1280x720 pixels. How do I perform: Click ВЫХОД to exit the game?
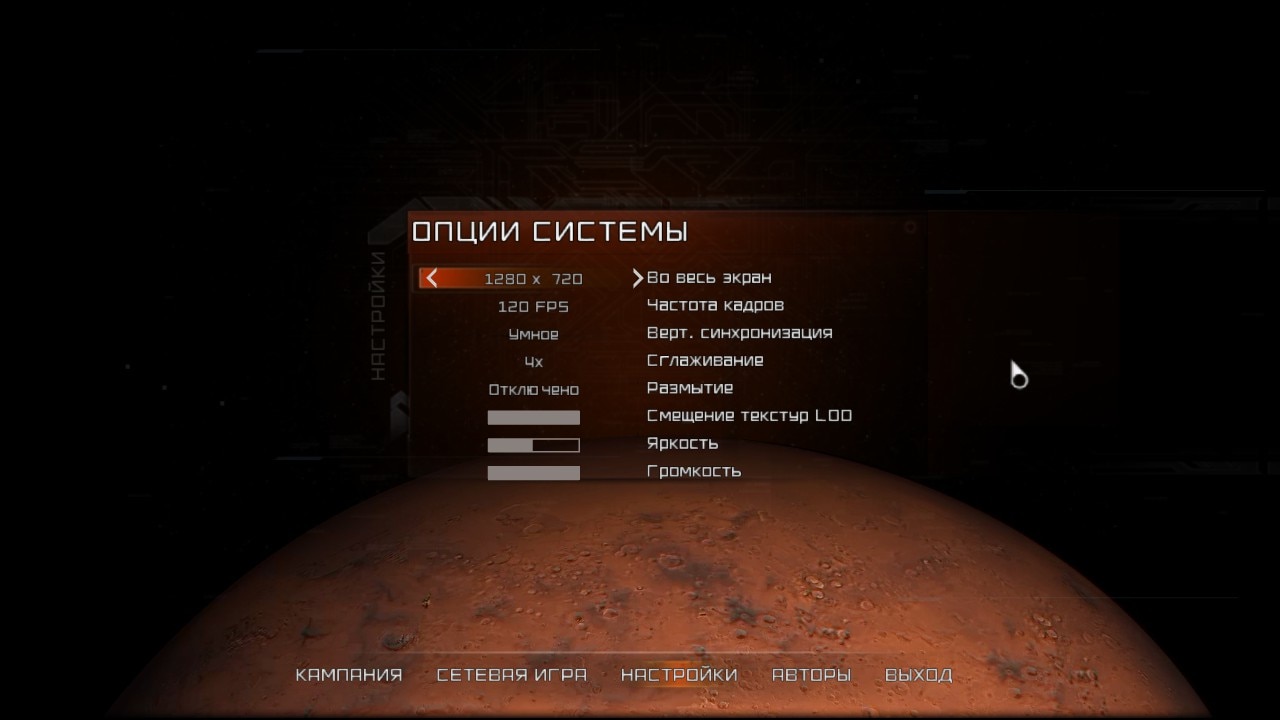coord(921,675)
